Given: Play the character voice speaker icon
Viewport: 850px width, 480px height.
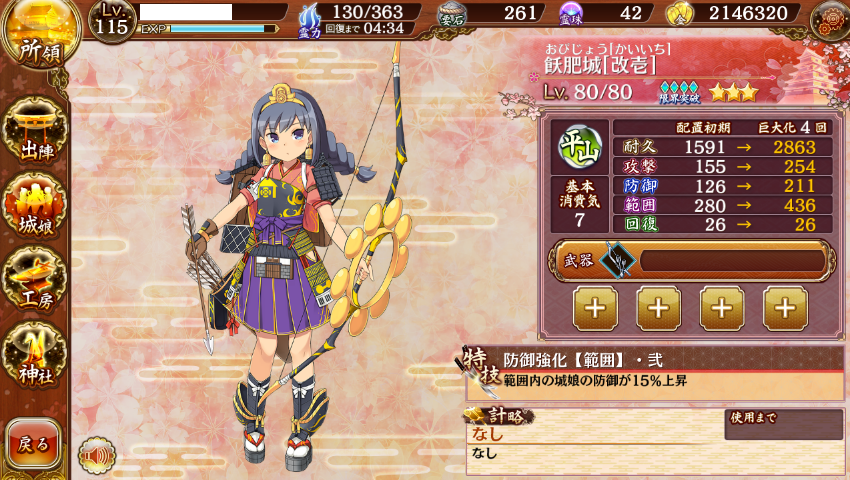Looking at the screenshot, I should (97, 455).
